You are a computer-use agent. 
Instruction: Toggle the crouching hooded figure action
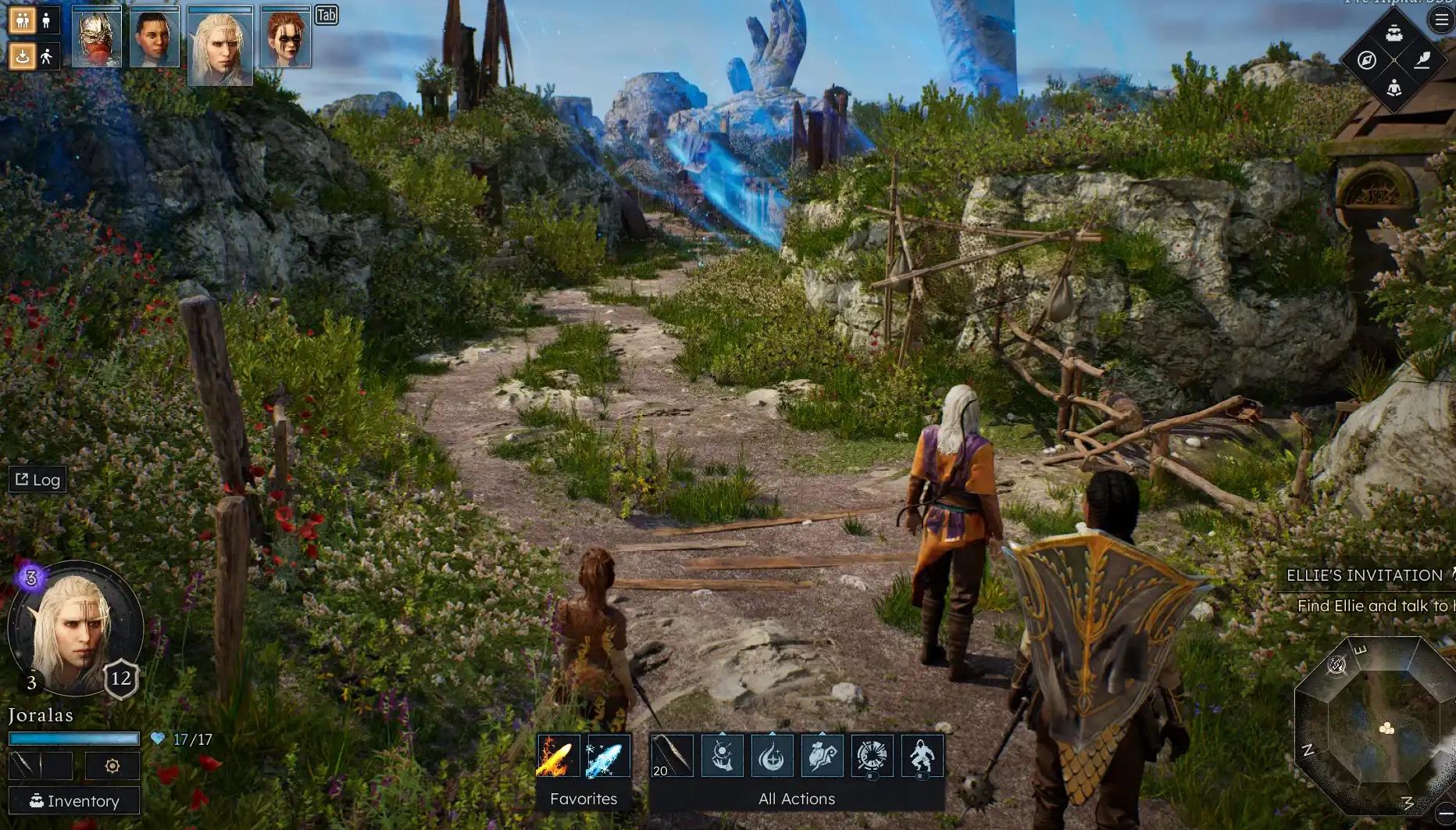(922, 756)
